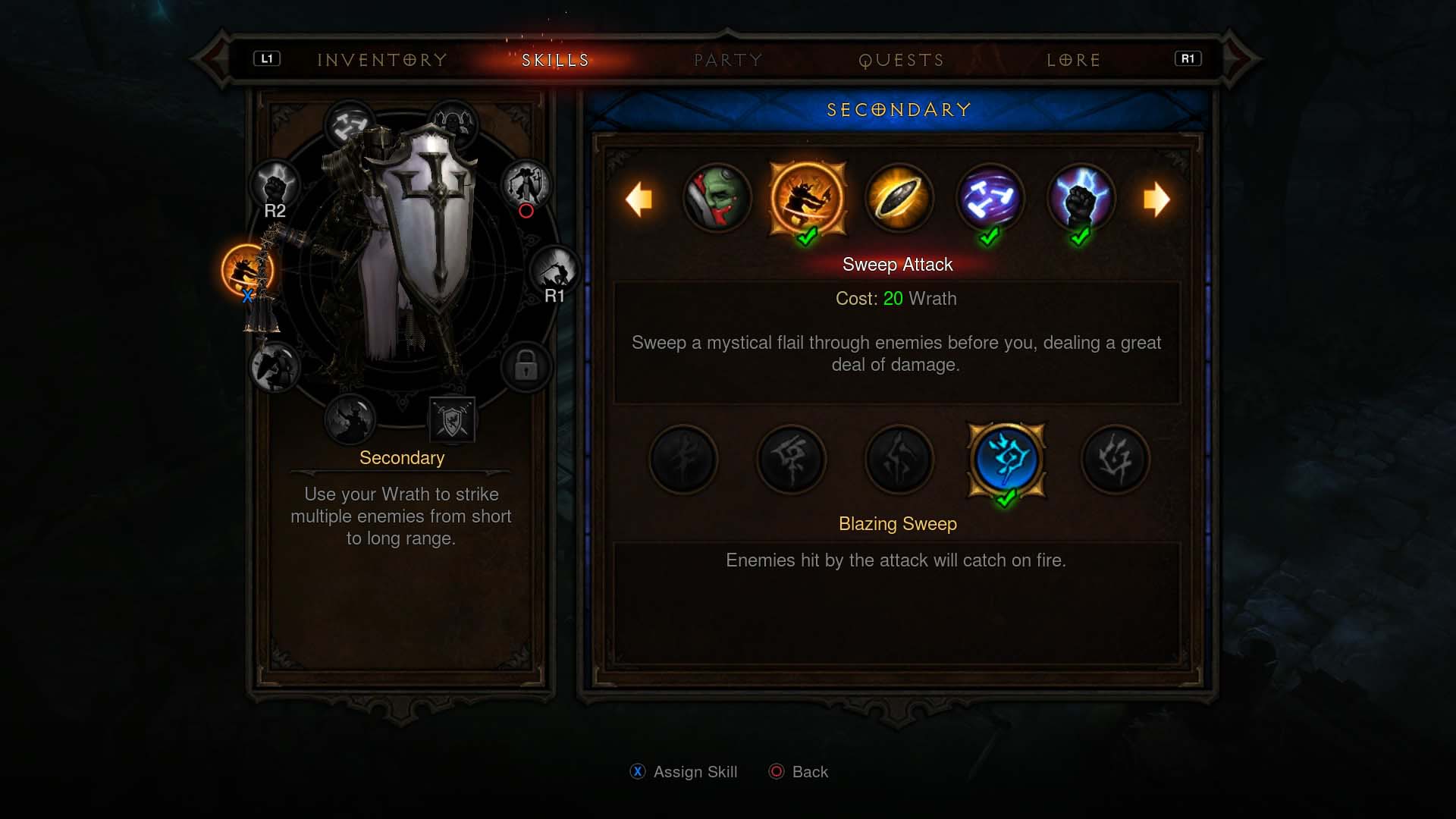The image size is (1456, 819).
Task: Click the right arrow to see more skills
Action: coord(1157,199)
